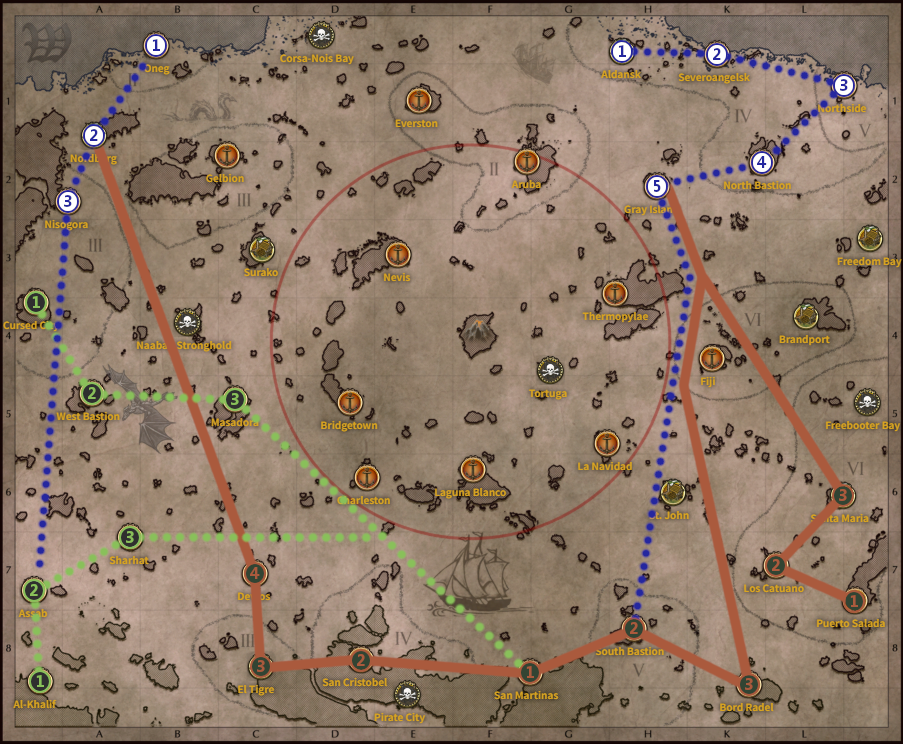This screenshot has height=744, width=903.
Task: Select the Al-Khalif green waypoint 1
Action: click(39, 681)
